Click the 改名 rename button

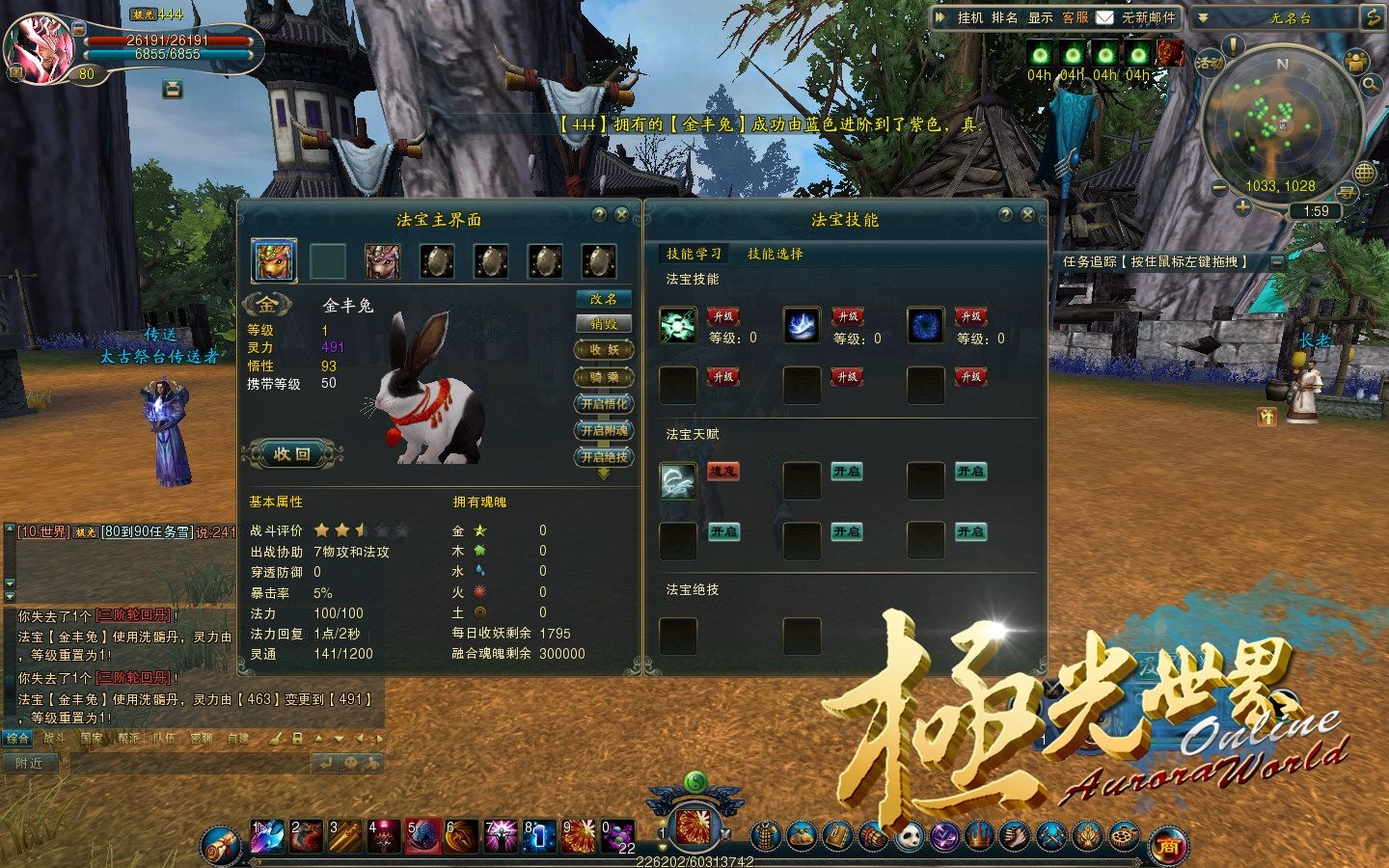[x=603, y=299]
